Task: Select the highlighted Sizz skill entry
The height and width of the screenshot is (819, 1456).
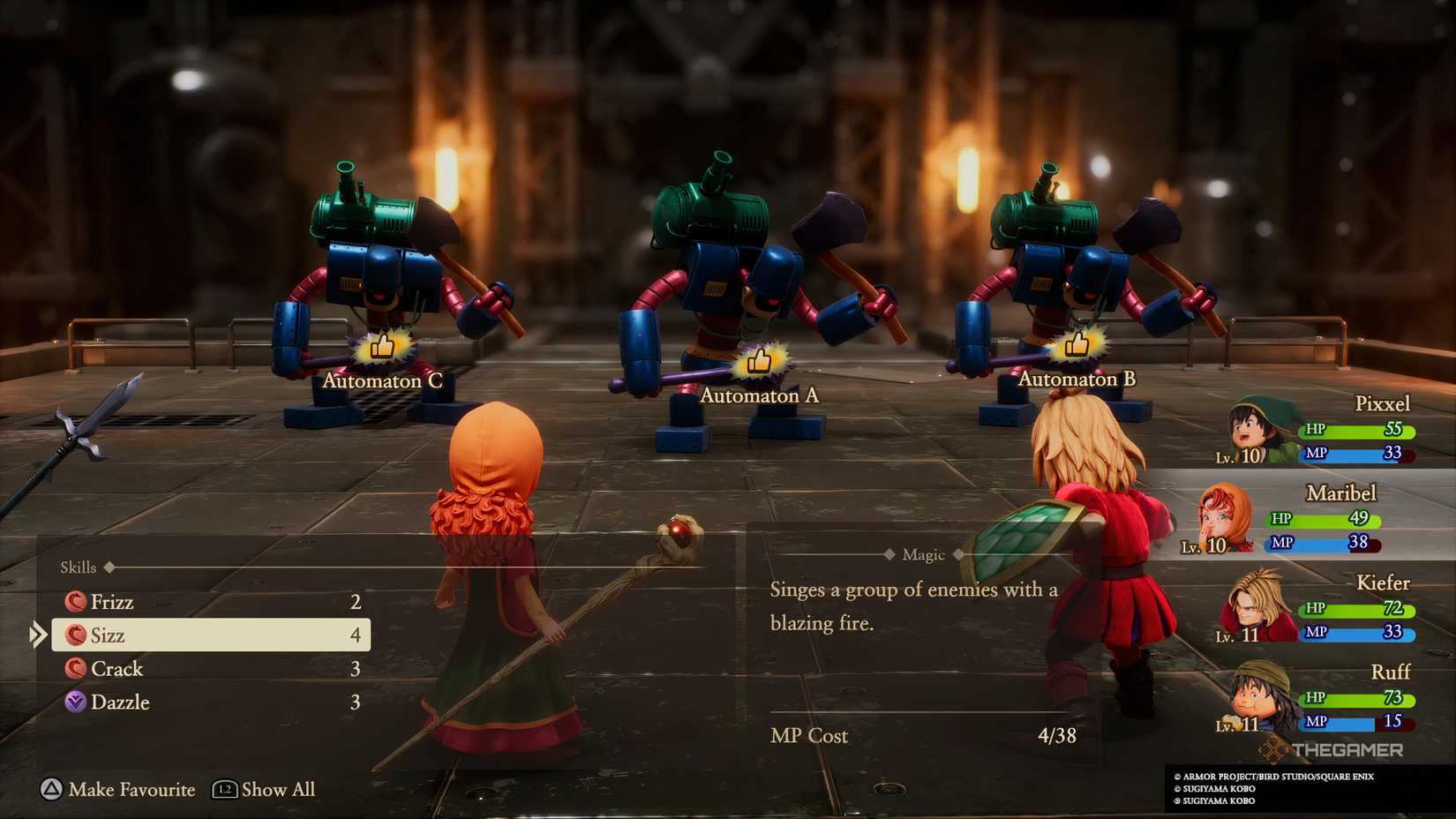Action: [212, 635]
